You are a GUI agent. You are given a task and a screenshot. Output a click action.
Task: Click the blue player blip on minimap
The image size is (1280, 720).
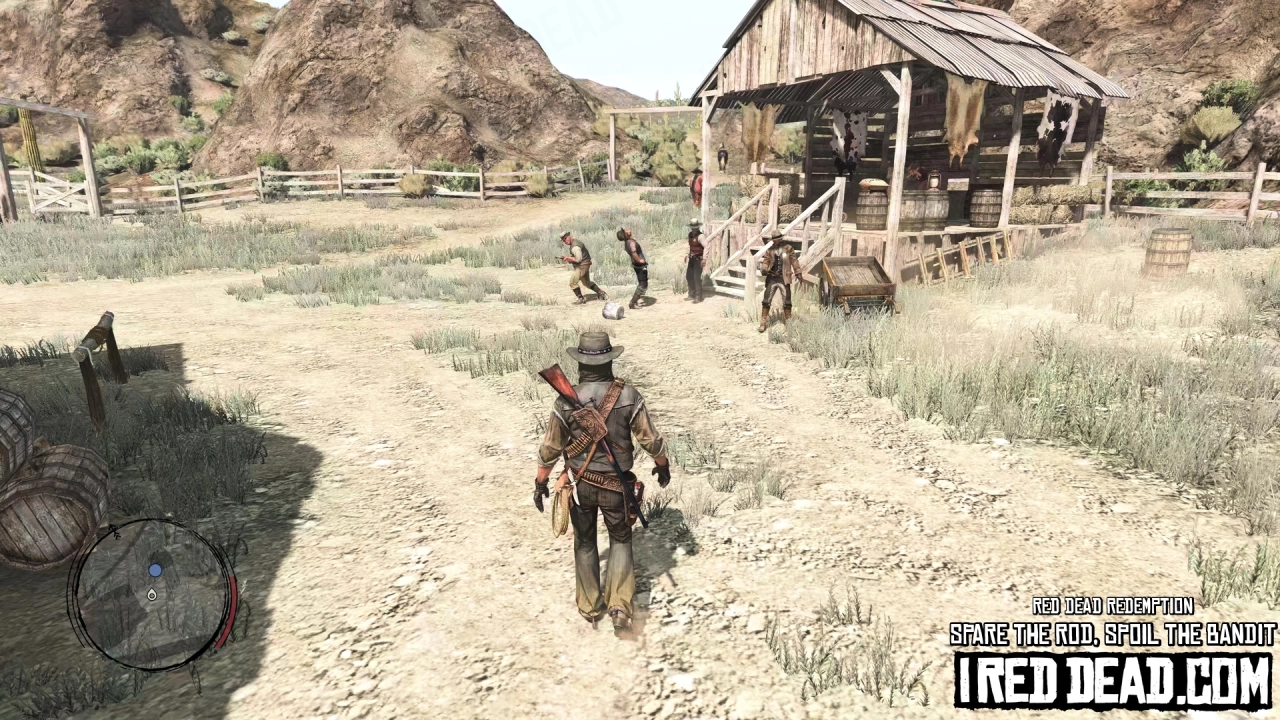click(155, 571)
